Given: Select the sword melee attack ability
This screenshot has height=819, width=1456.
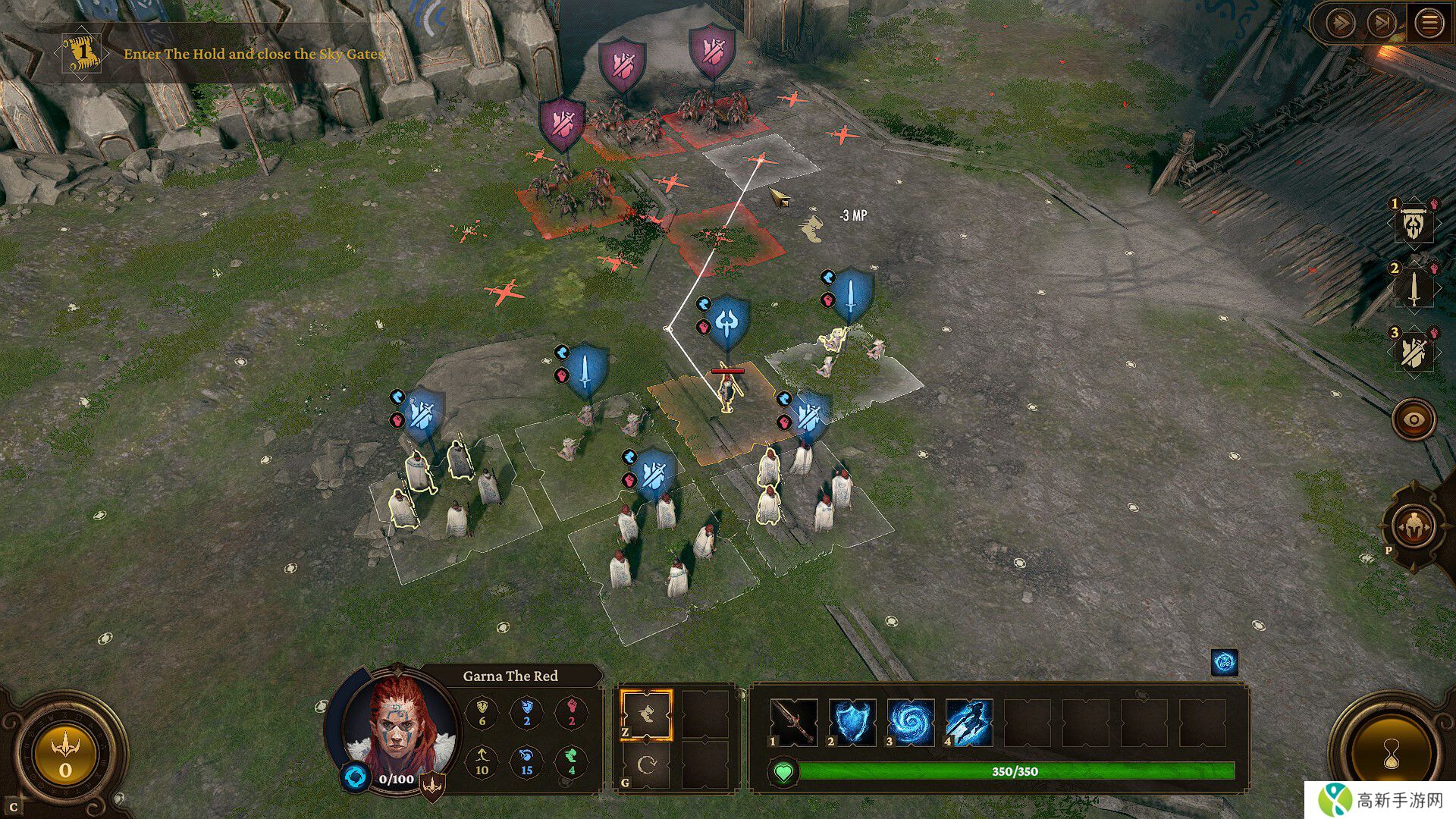Looking at the screenshot, I should point(794,721).
